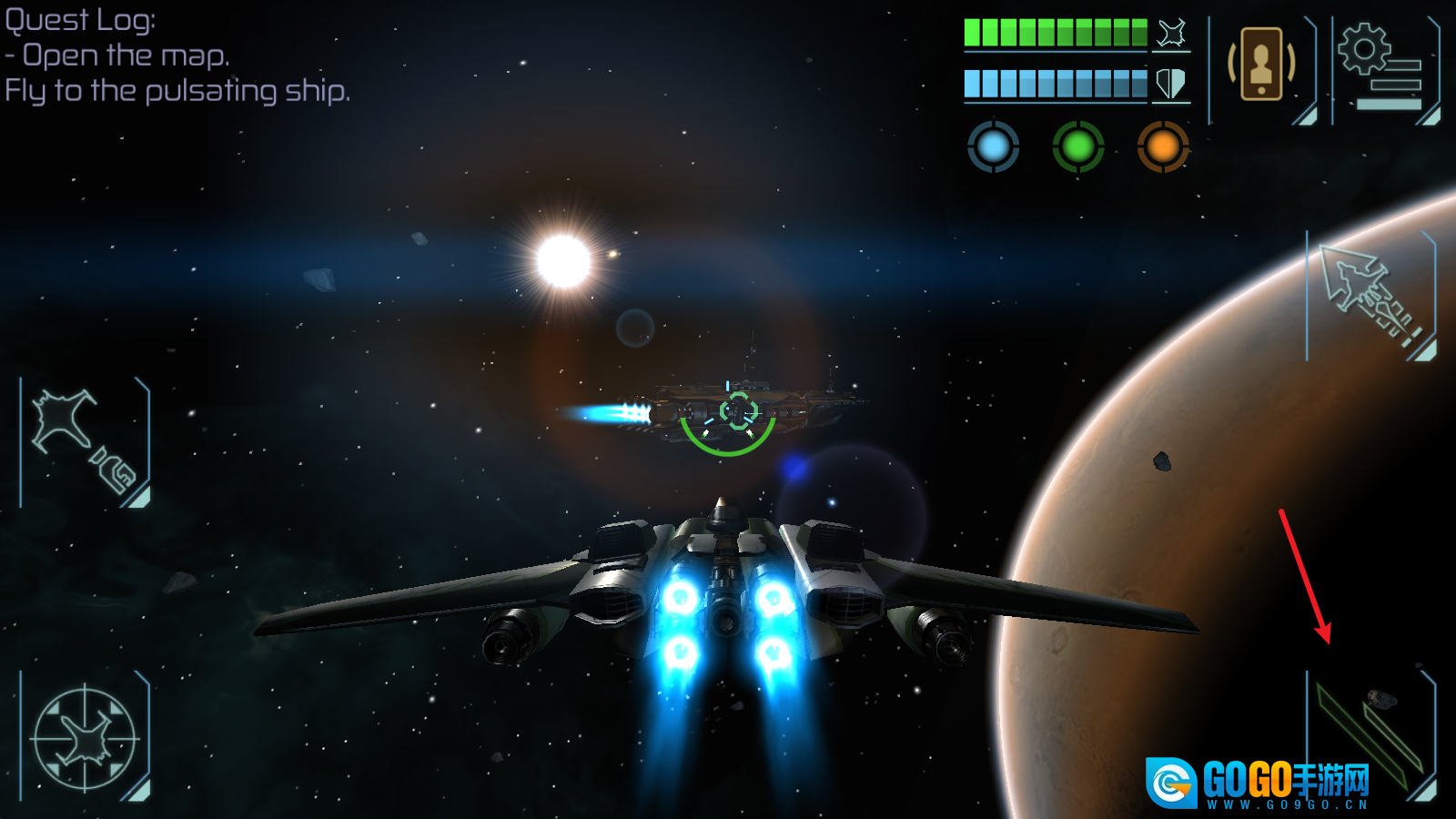
Task: Select the green target indicator
Action: click(1078, 147)
